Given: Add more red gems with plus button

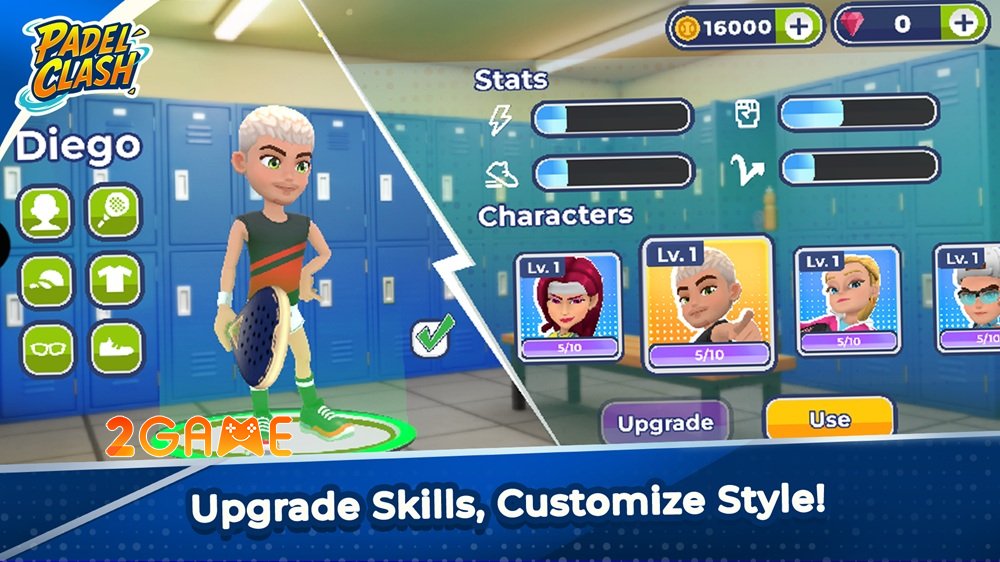Looking at the screenshot, I should click(962, 24).
